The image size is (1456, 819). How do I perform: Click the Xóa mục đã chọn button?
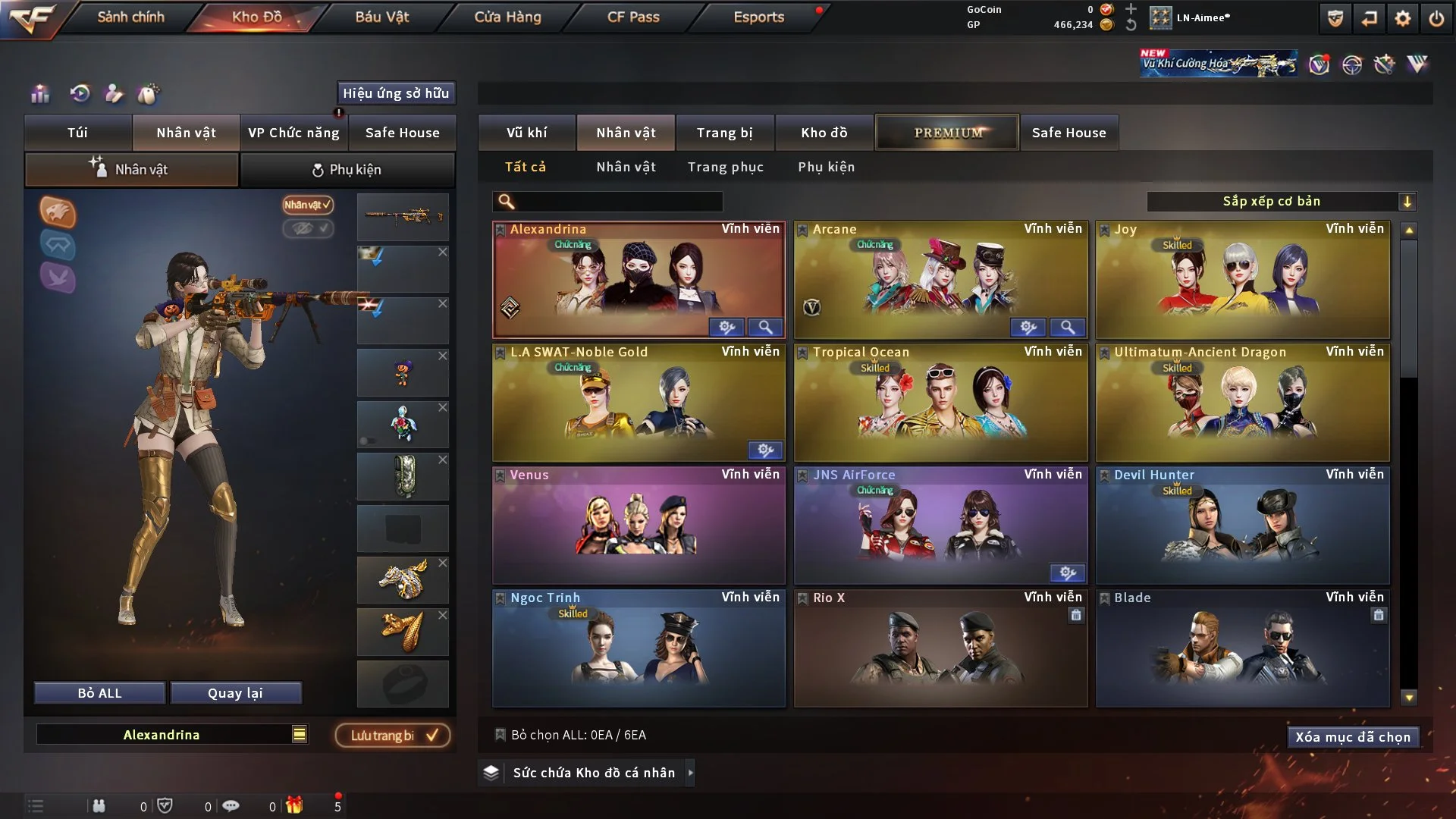click(1353, 736)
